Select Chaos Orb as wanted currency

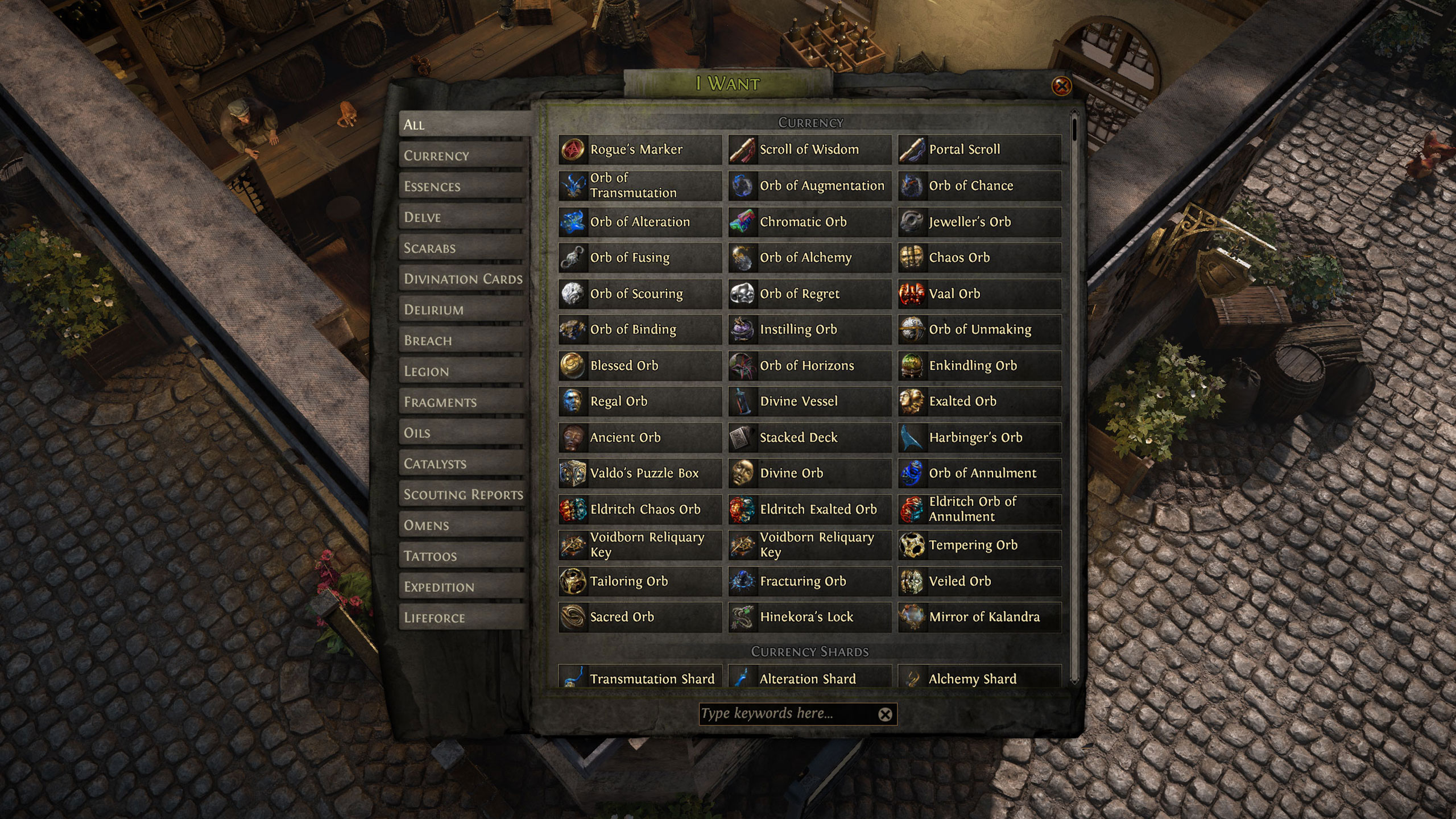pyautogui.click(x=979, y=258)
